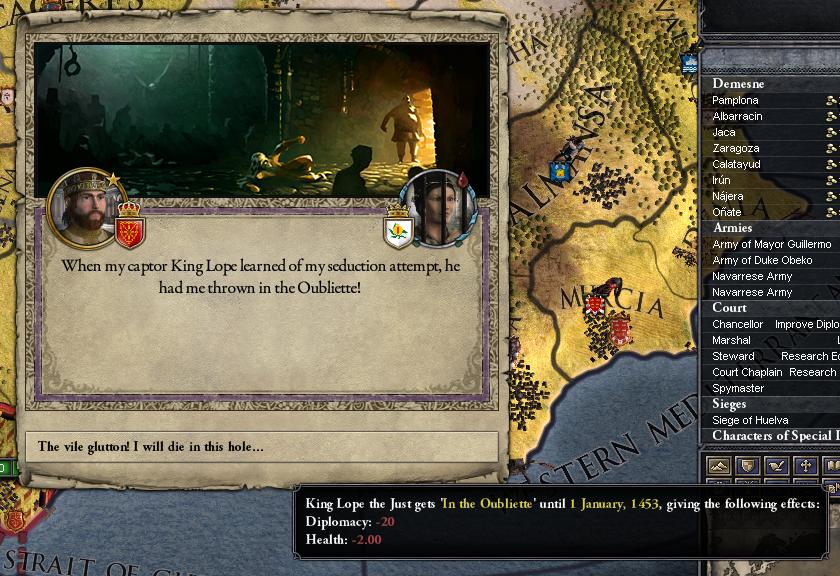View the imprisoned woman's portrait
This screenshot has height=576, width=840.
(x=438, y=208)
